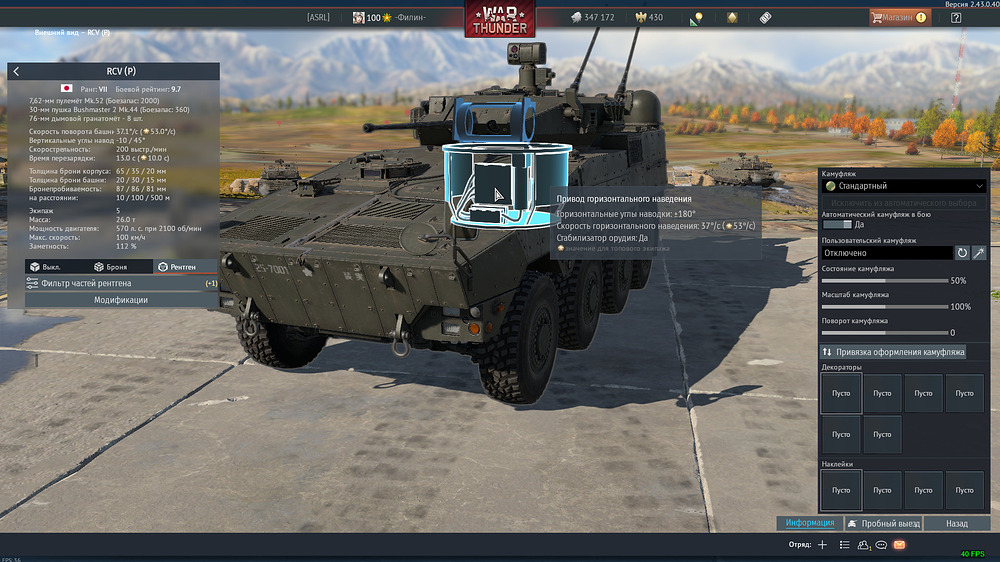The width and height of the screenshot is (1000, 562).
Task: Go back using the arrow beside RCV (P)
Action: coord(16,72)
